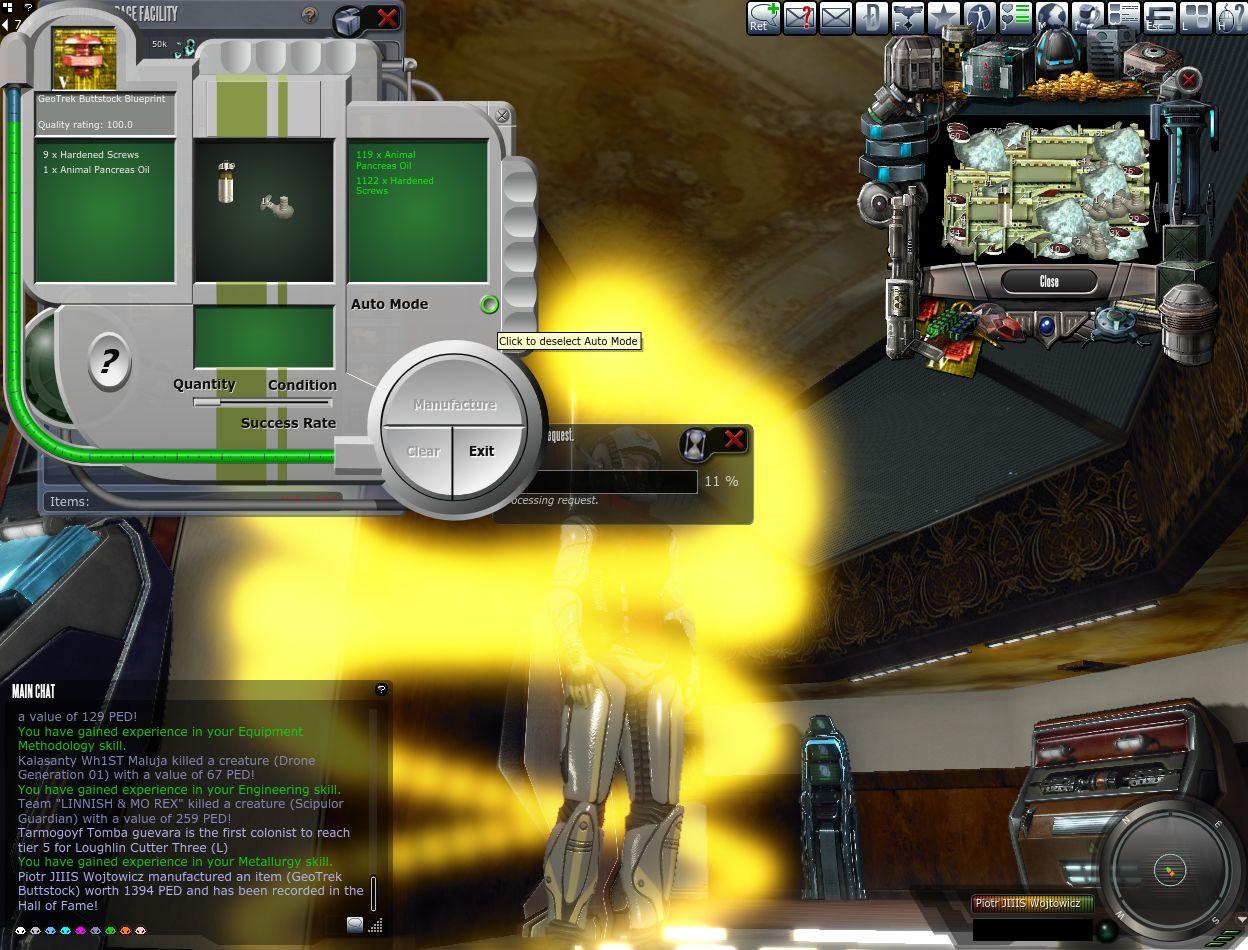
Task: Open the hearts list icon in the toolbar
Action: coord(1015,18)
